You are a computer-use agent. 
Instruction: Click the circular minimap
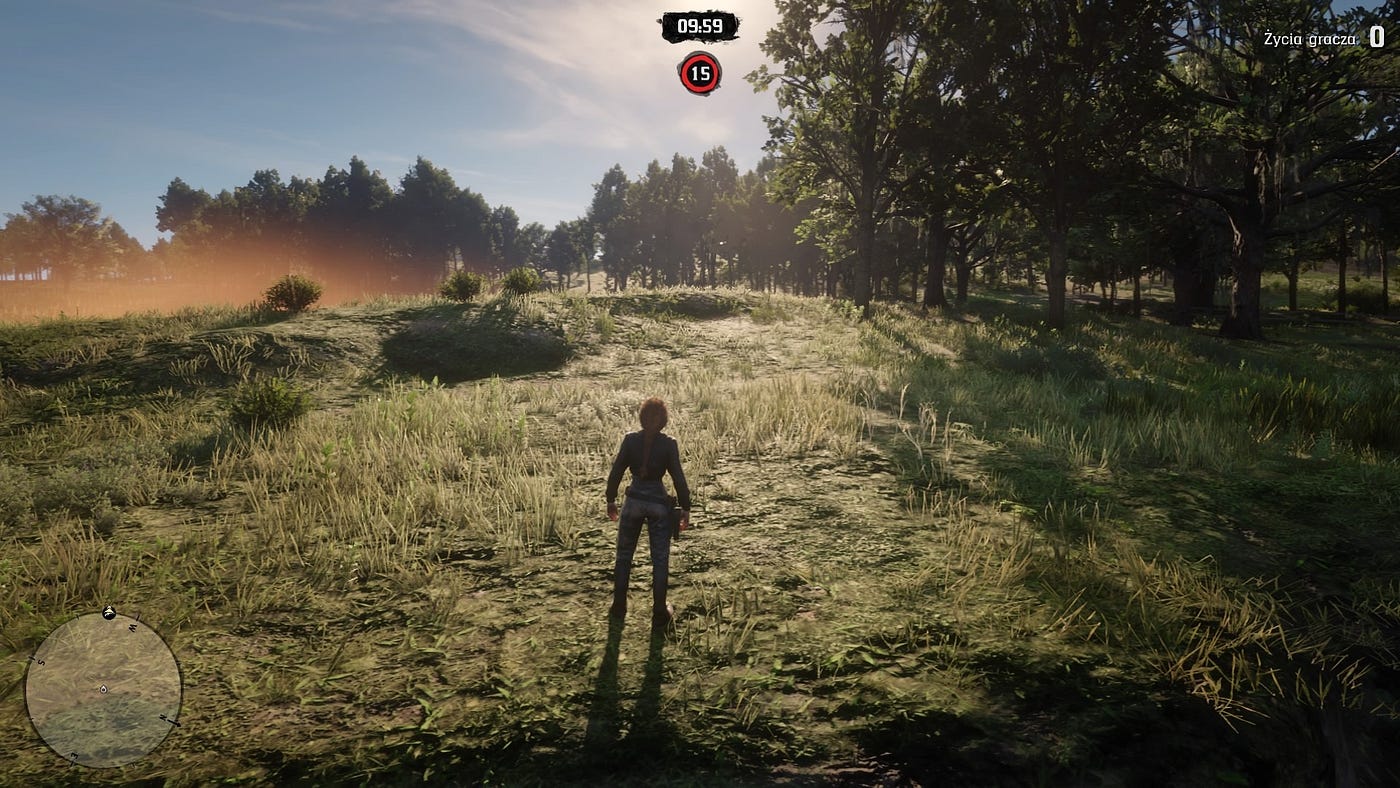tap(103, 689)
